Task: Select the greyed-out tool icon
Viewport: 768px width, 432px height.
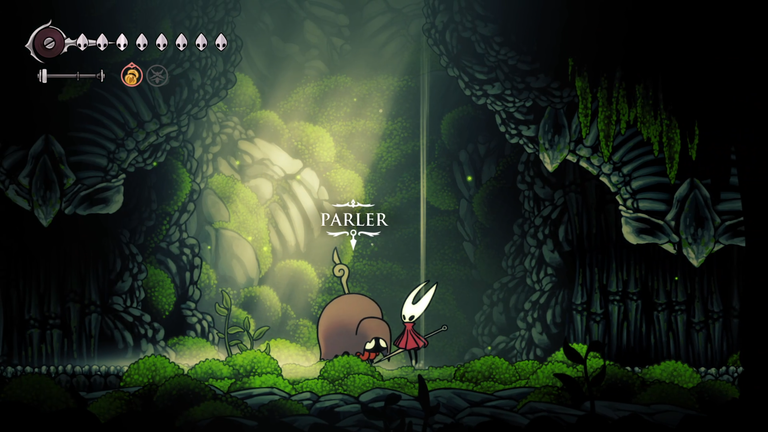Action: click(157, 75)
